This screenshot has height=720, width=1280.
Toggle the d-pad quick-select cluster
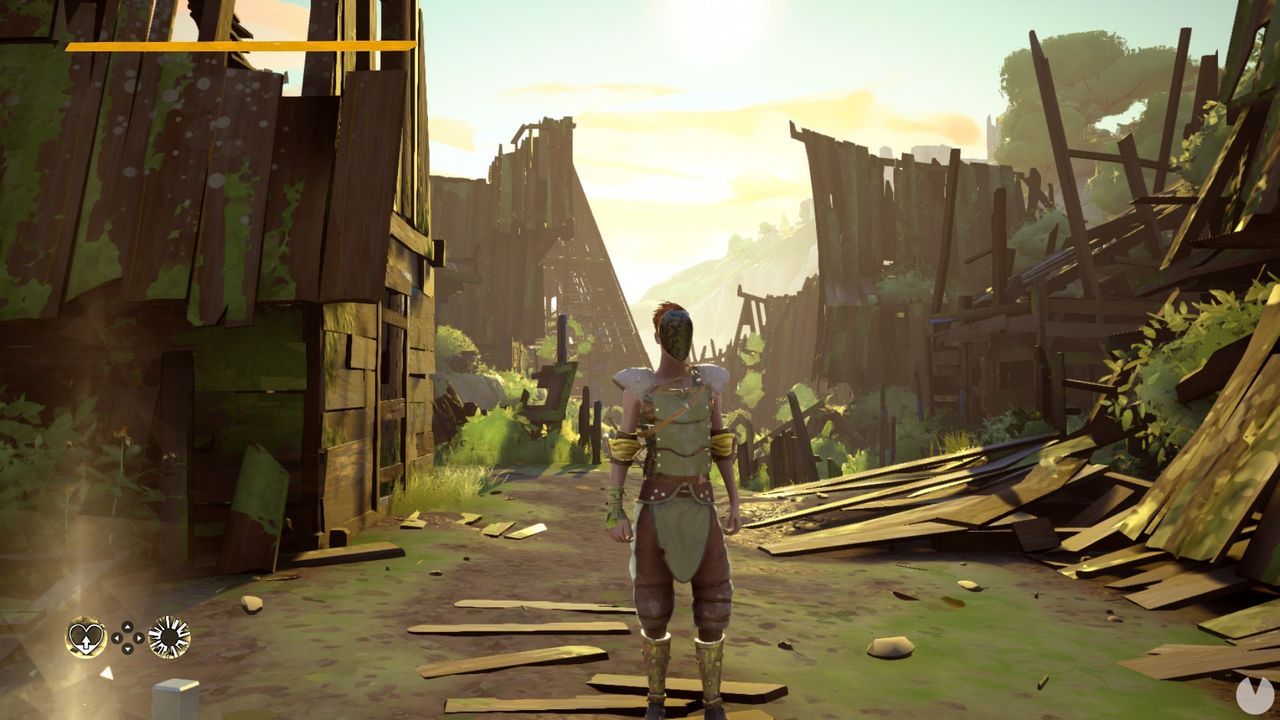click(x=126, y=637)
